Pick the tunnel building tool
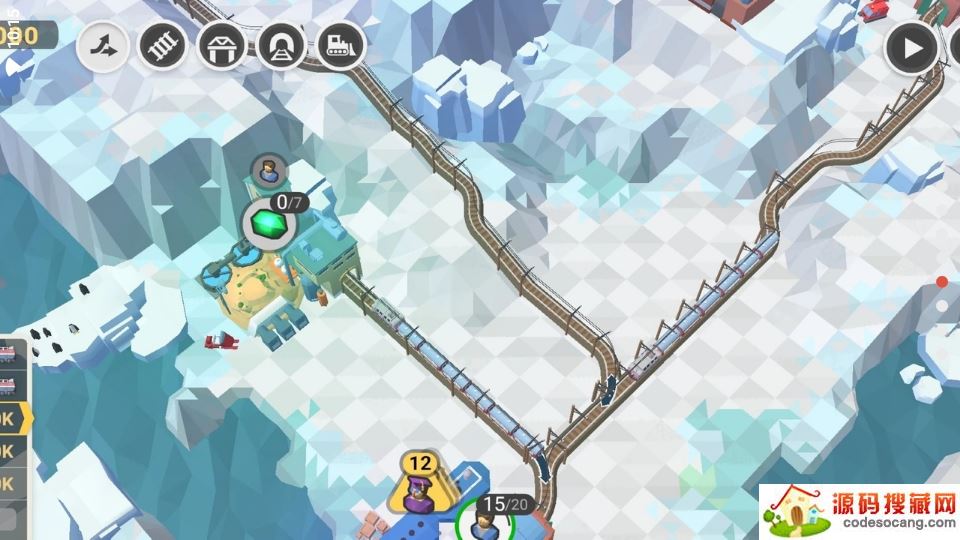 point(281,45)
